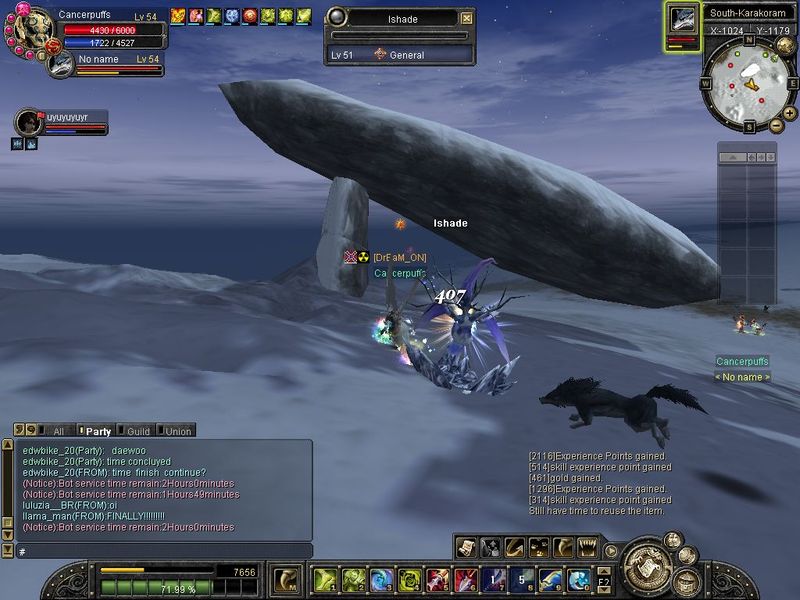Viewport: 800px width, 600px height.
Task: Click the chat message input field
Action: [x=160, y=551]
